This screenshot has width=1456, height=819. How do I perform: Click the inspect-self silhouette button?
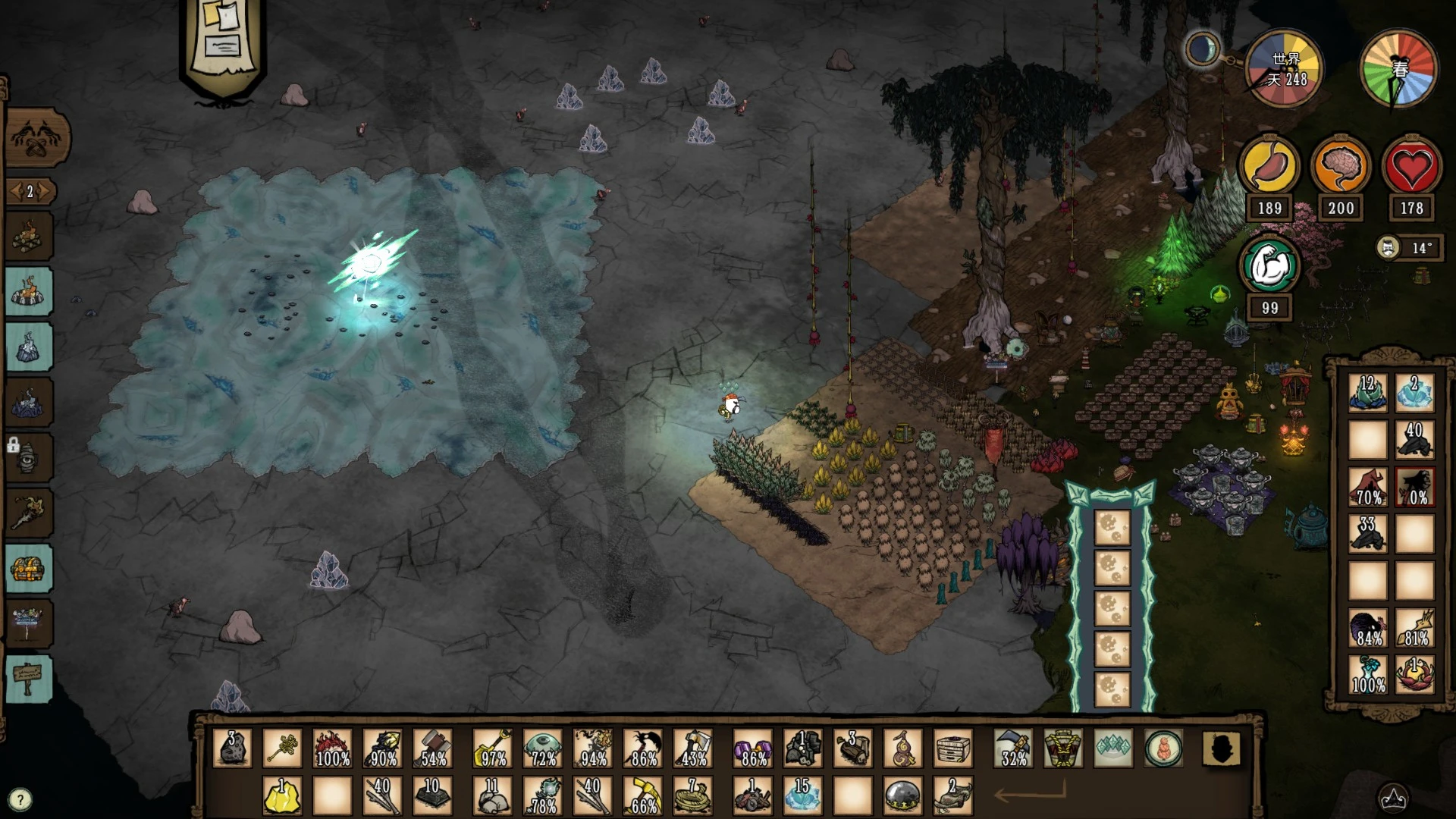(1221, 748)
